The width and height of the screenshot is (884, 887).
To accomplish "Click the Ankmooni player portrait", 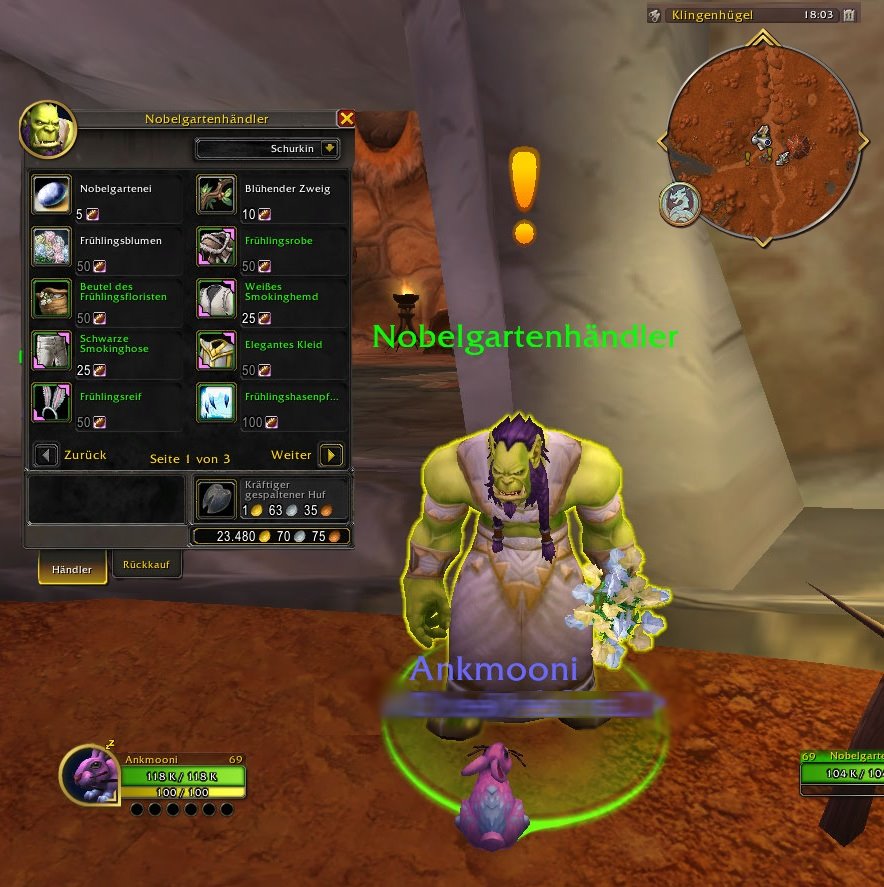I will click(x=88, y=776).
